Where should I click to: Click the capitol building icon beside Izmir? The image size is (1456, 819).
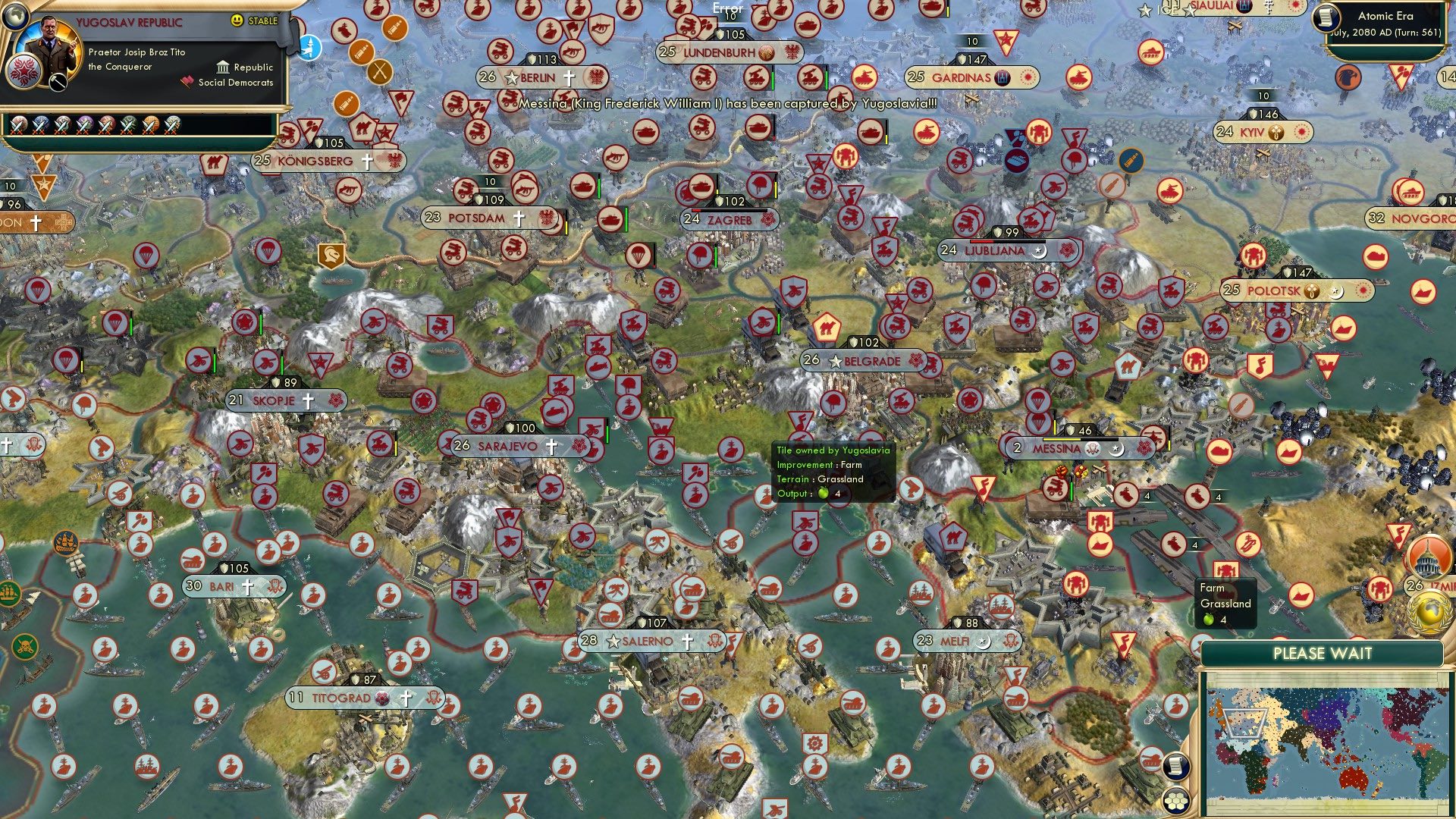point(1429,557)
